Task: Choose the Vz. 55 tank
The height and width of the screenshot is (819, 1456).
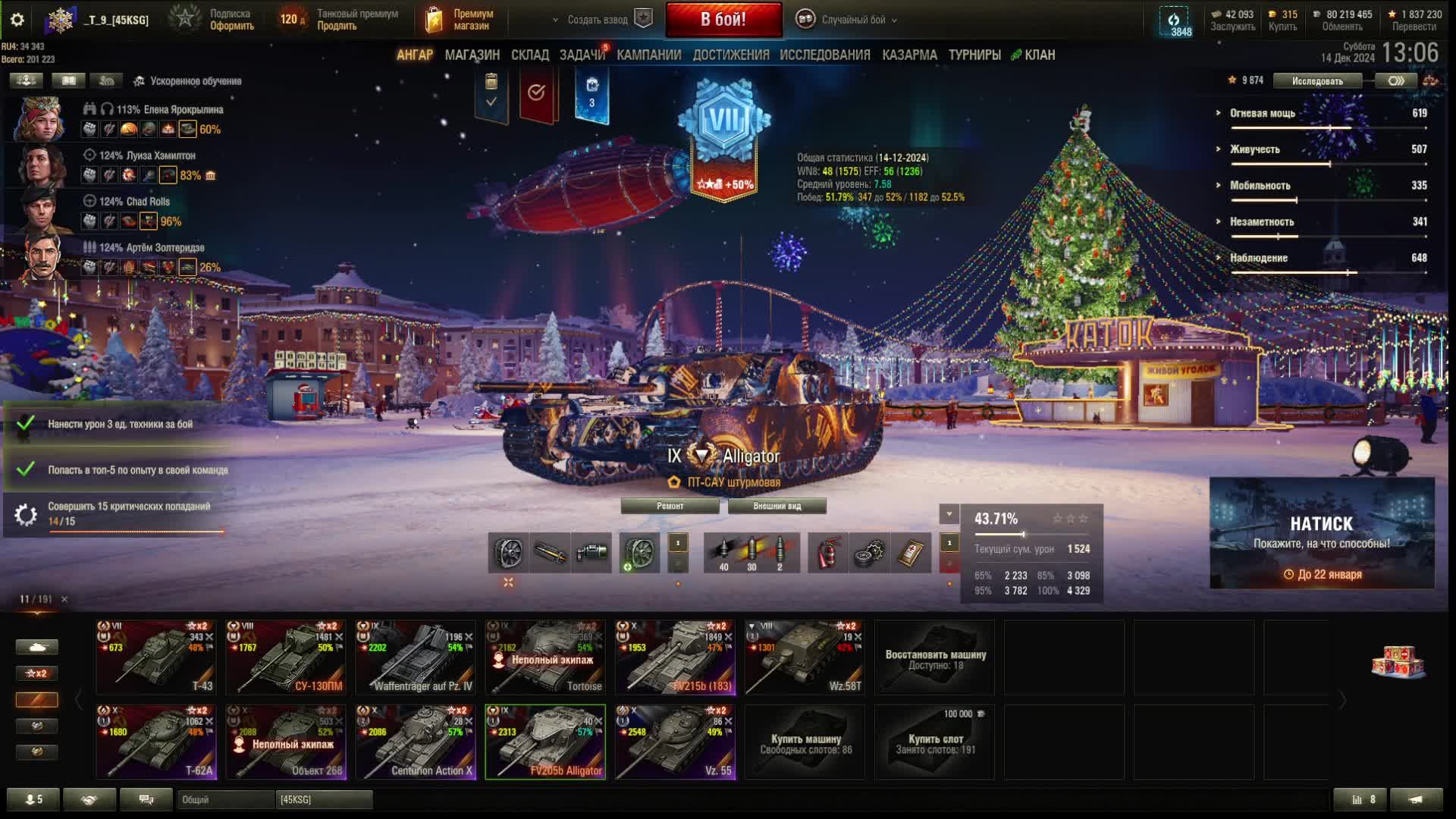Action: pos(675,742)
